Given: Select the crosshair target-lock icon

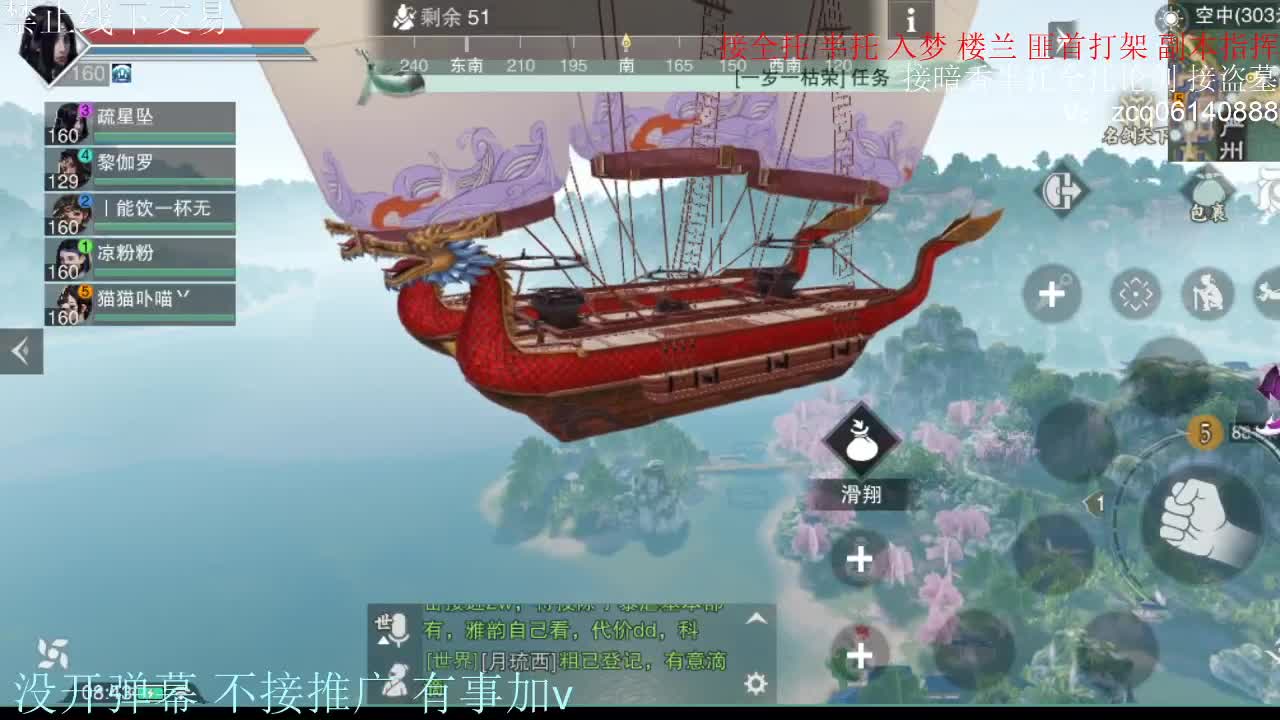Looking at the screenshot, I should point(1134,292).
